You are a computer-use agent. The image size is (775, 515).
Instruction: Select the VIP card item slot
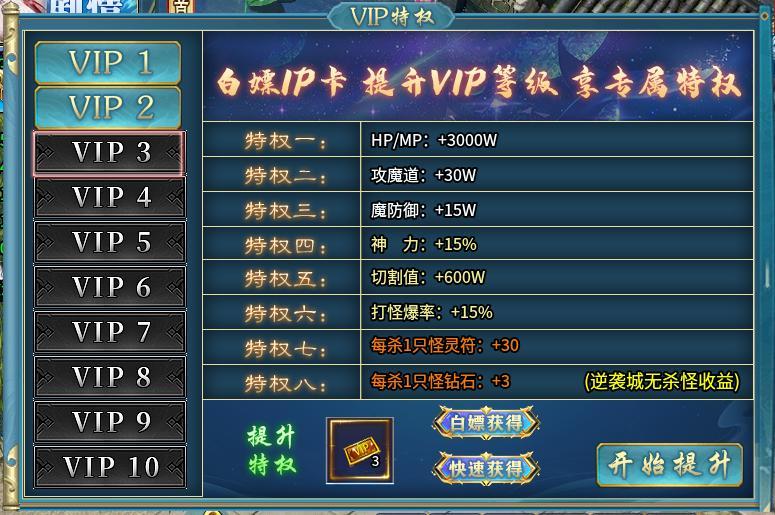(360, 451)
